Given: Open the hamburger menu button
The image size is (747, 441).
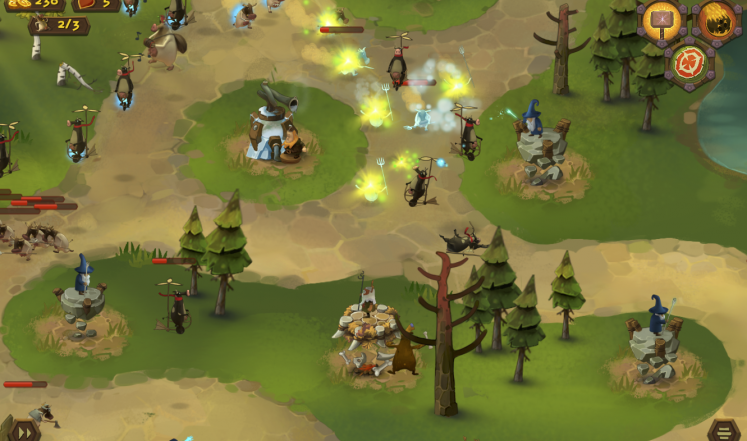Looking at the screenshot, I should (x=725, y=431).
